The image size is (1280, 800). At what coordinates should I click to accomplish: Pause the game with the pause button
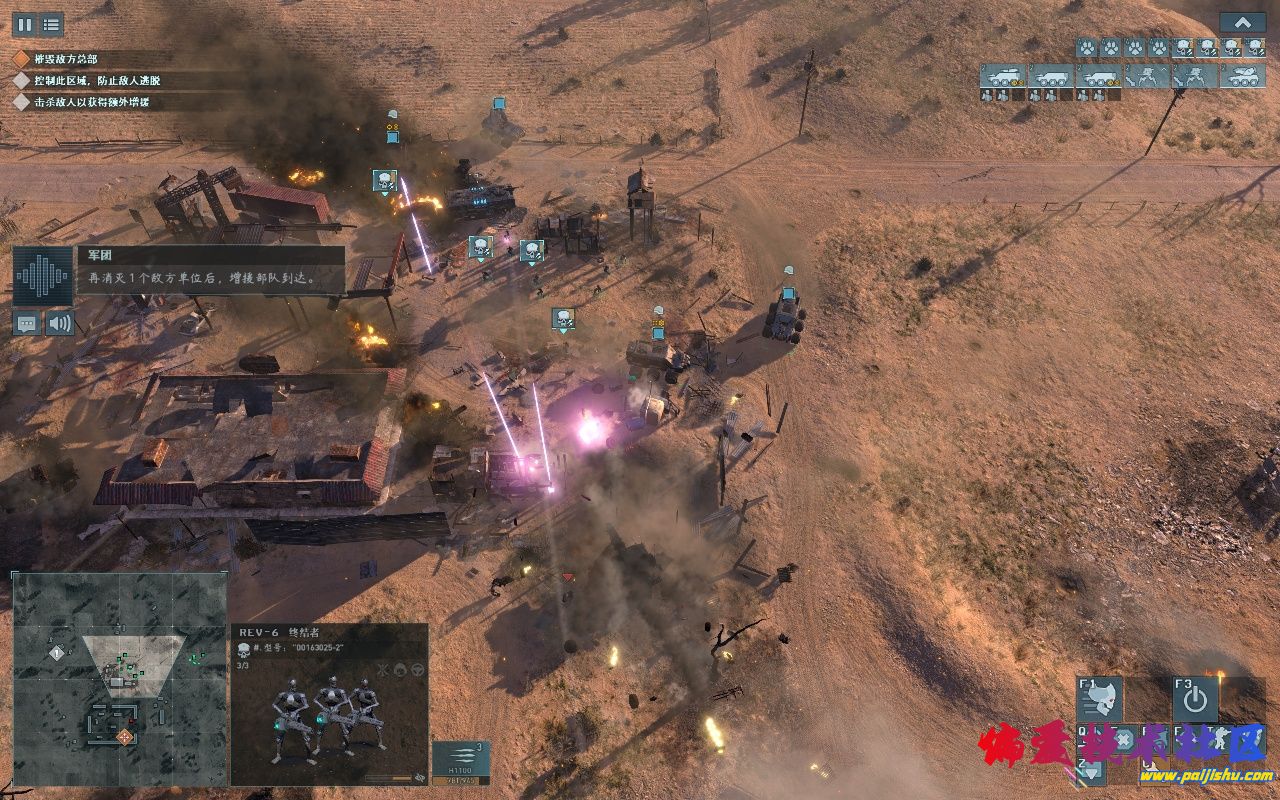23,25
